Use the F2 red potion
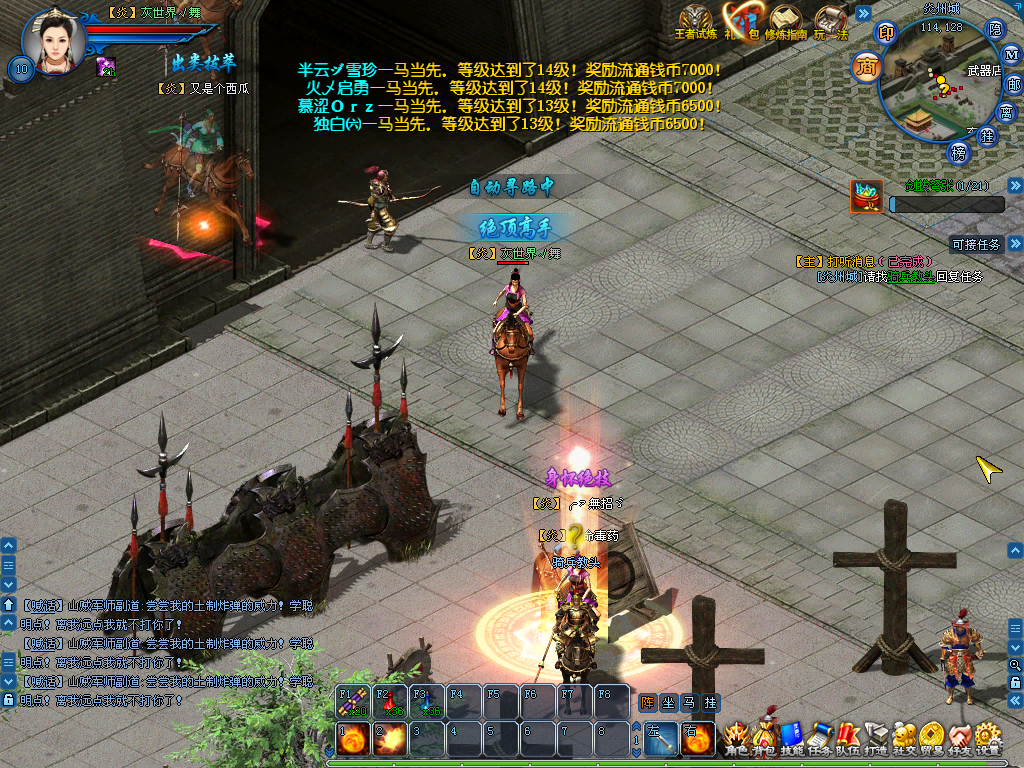Screen dimensions: 1024x768 click(388, 701)
